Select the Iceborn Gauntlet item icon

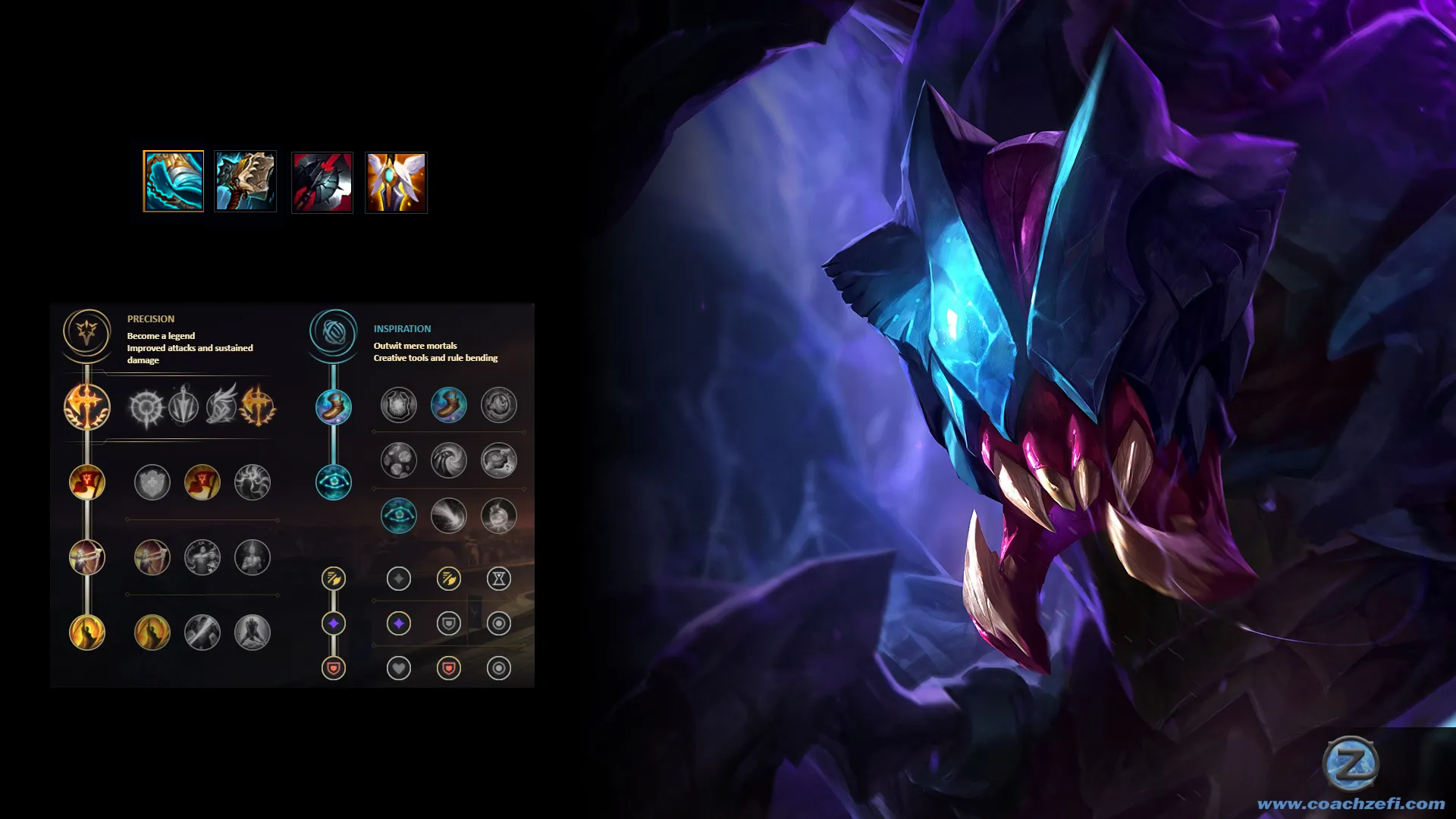[174, 181]
